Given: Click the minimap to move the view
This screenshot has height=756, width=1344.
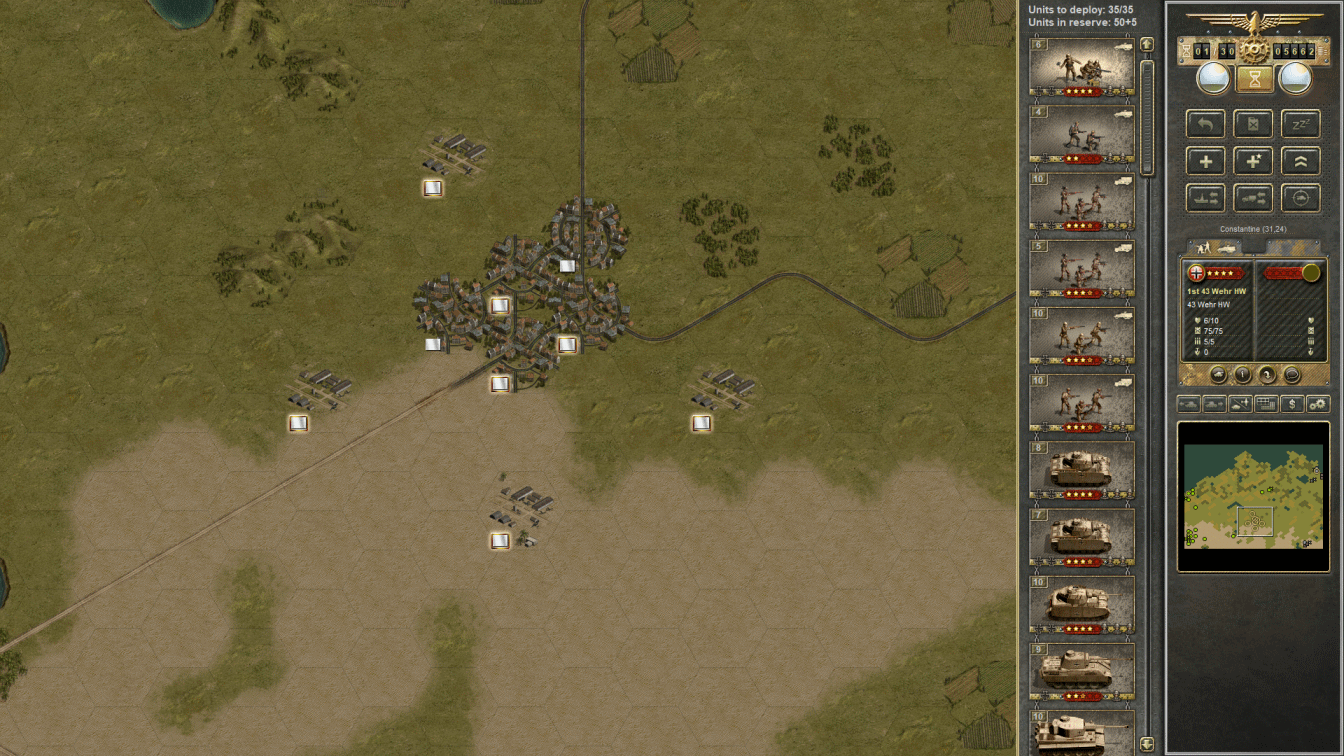Looking at the screenshot, I should coord(1253,497).
